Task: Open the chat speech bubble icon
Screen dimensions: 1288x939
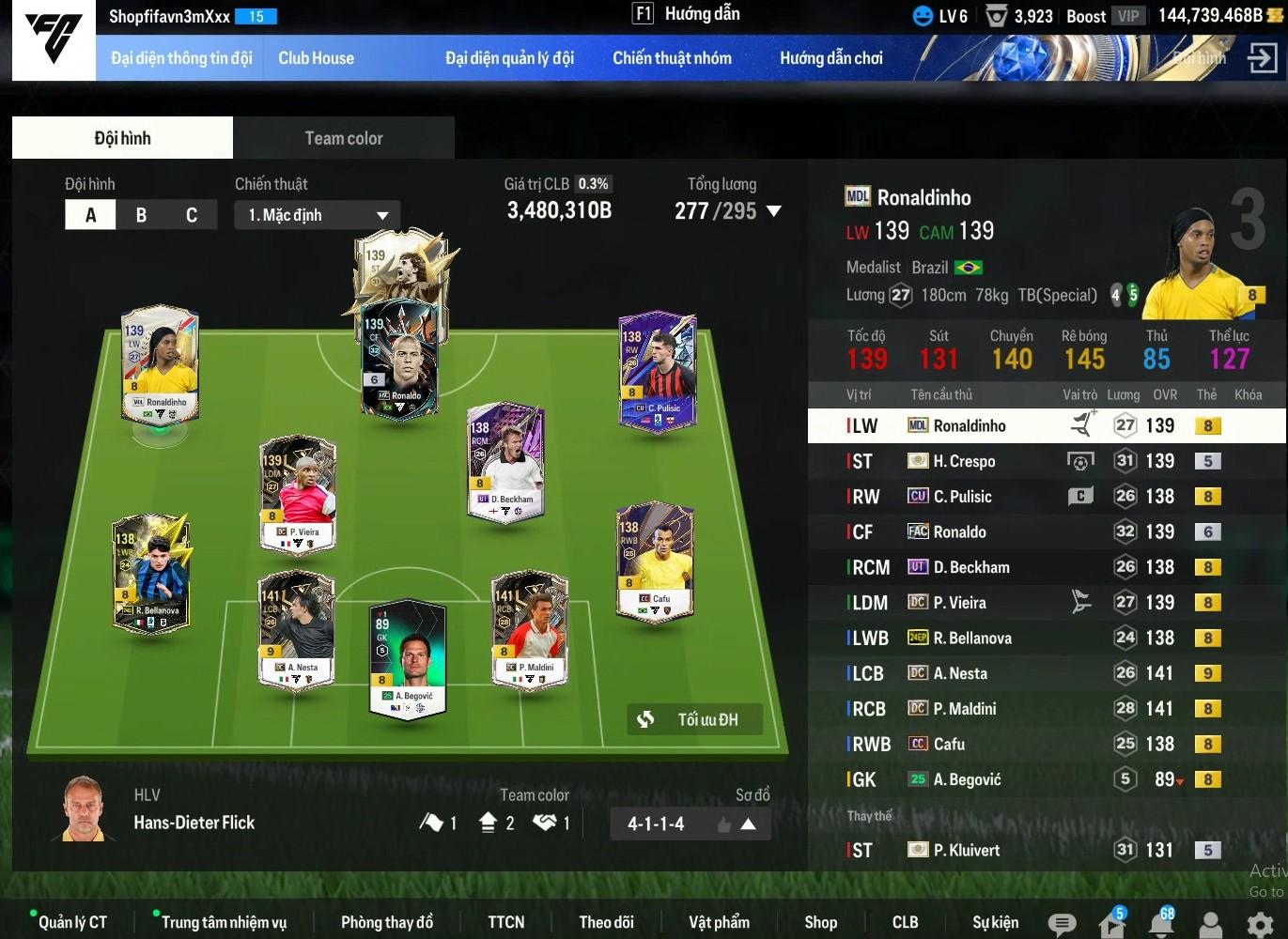Action: coord(1062,924)
